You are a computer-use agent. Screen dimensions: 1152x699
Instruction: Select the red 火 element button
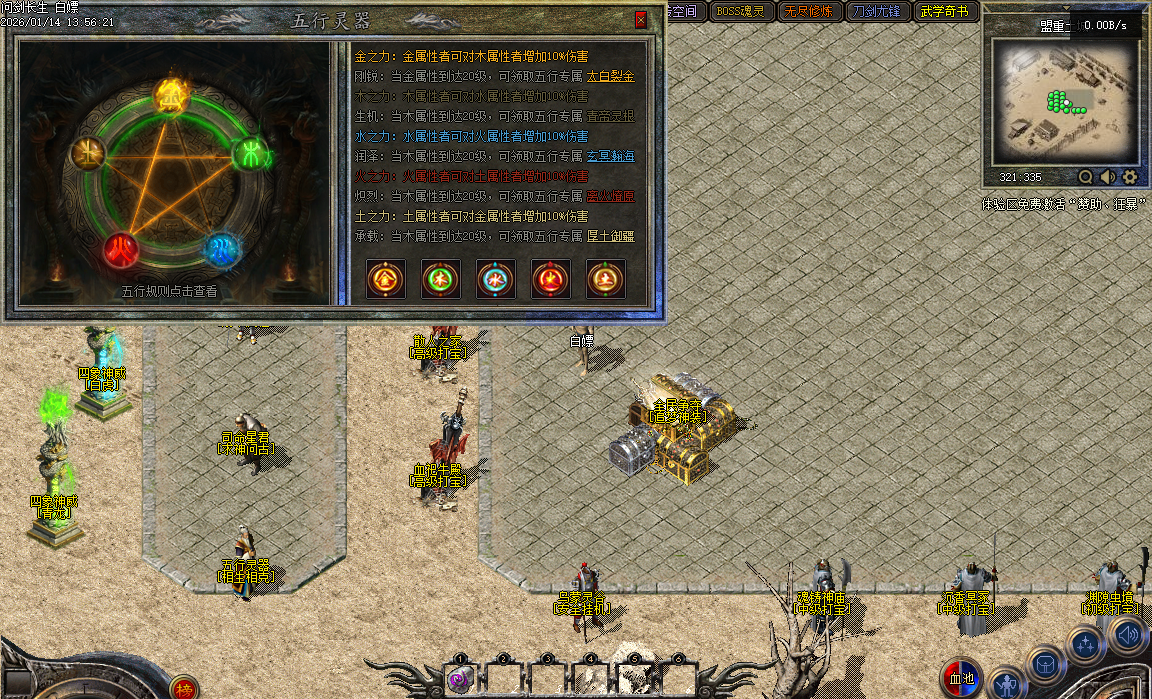click(551, 279)
